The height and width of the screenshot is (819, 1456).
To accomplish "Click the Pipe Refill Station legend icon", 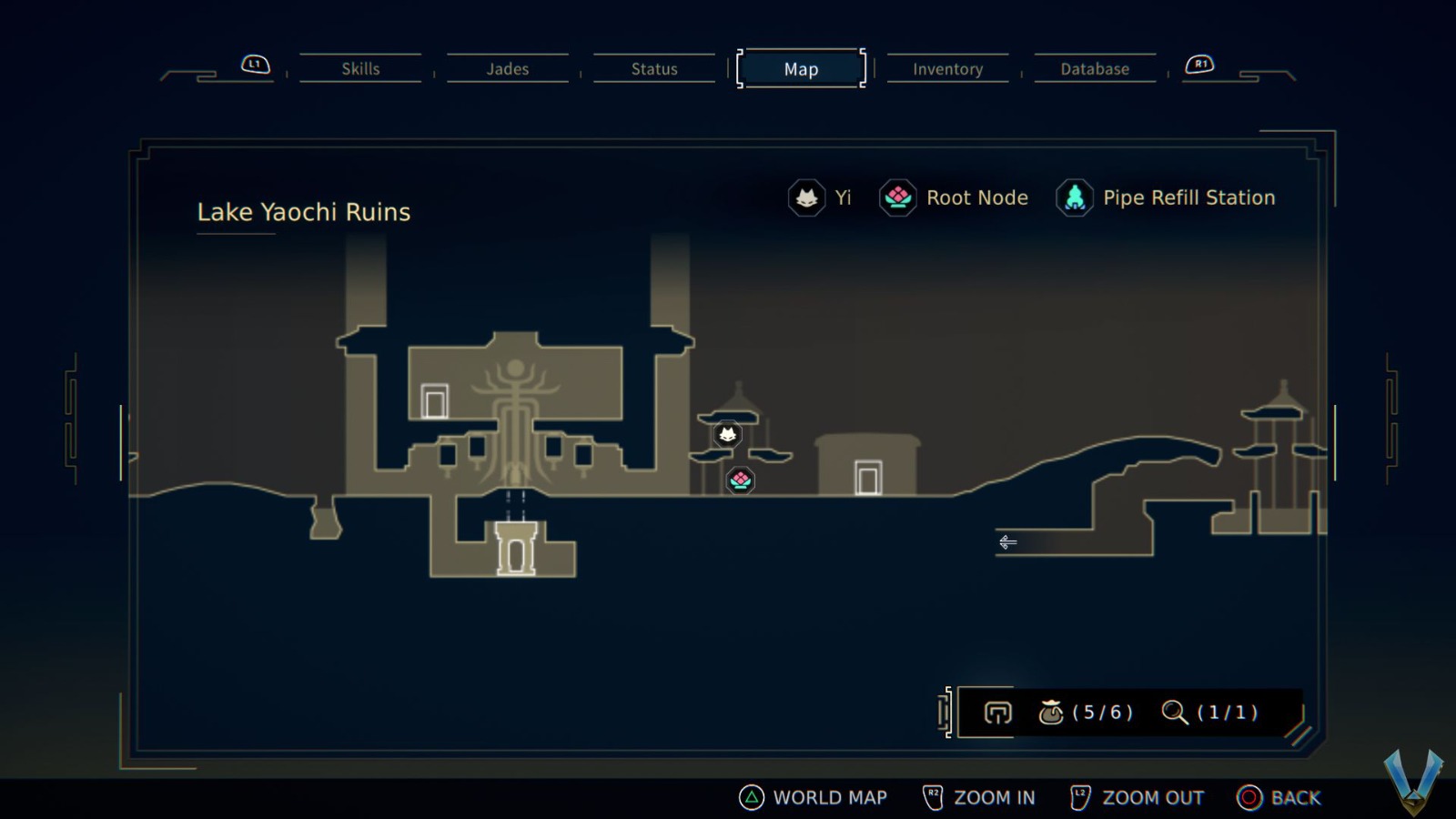I will point(1075,197).
